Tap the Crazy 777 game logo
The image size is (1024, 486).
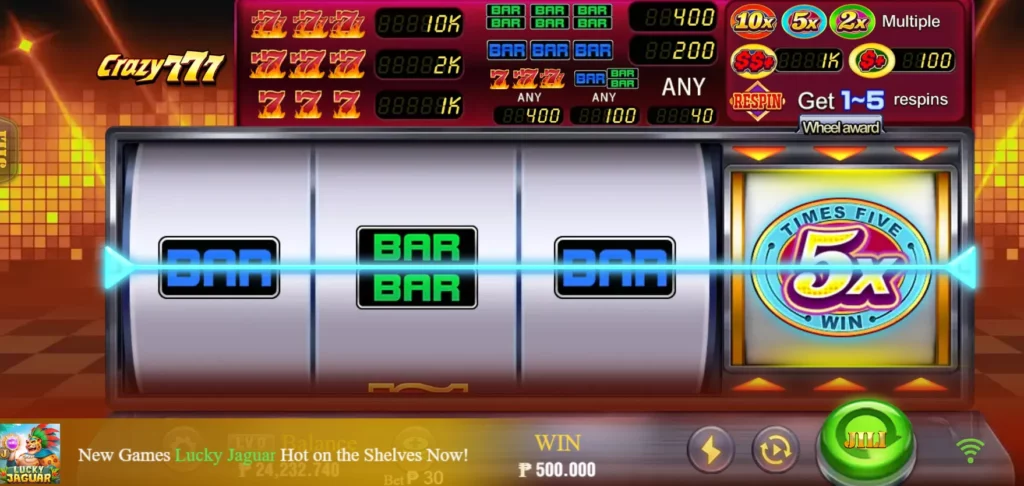161,67
